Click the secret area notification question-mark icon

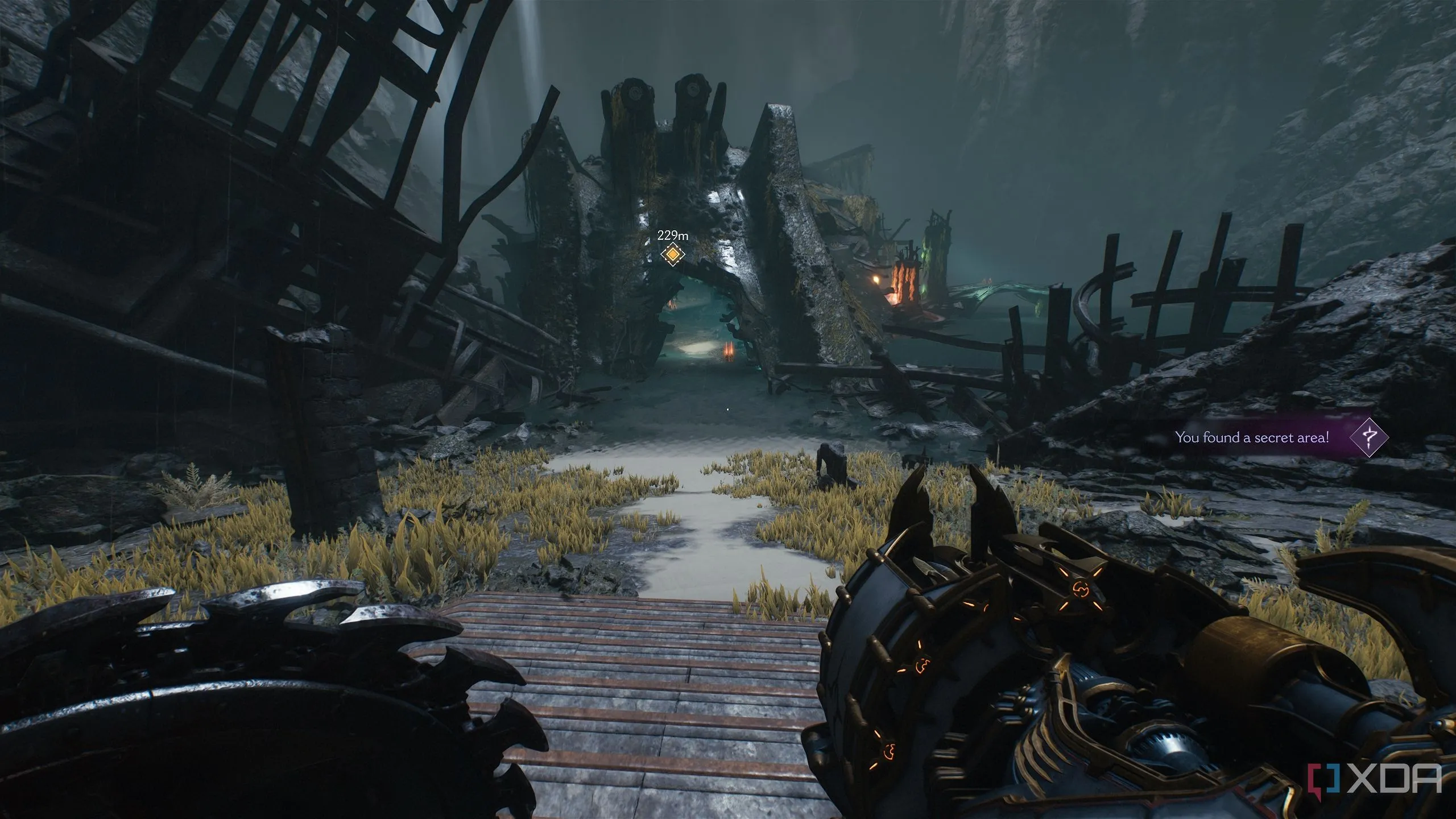pos(1369,437)
